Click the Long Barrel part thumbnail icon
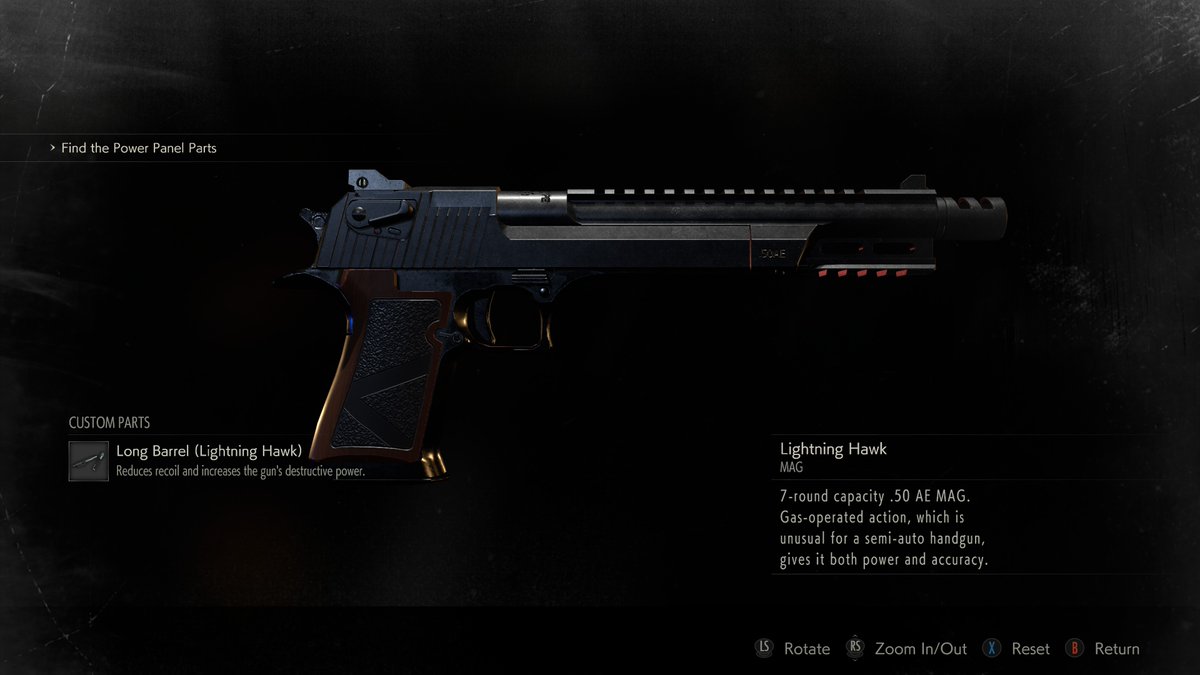The height and width of the screenshot is (675, 1200). point(89,461)
